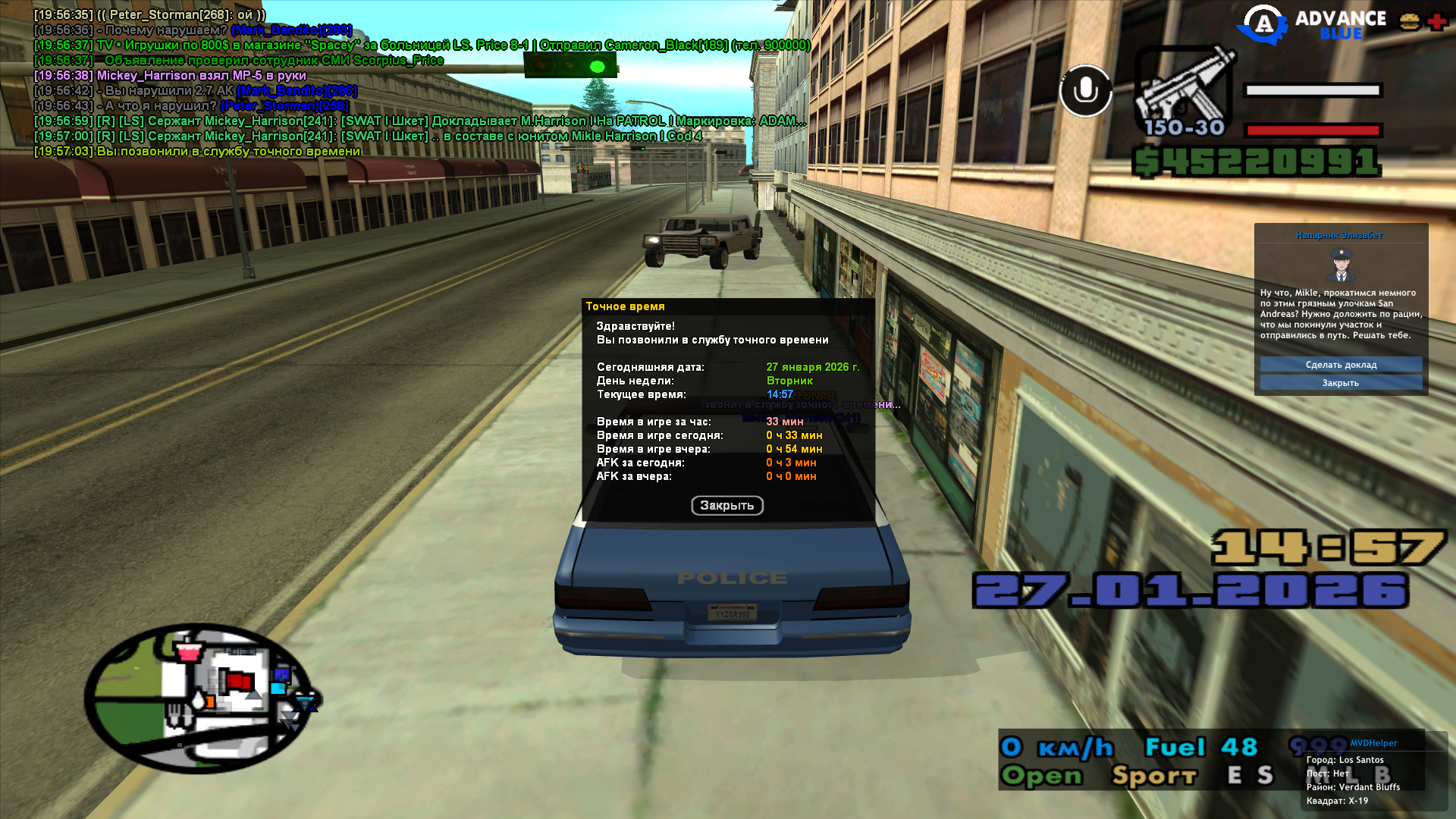Click the MVDHelper info panel
This screenshot has width=1456, height=819.
click(x=1373, y=772)
